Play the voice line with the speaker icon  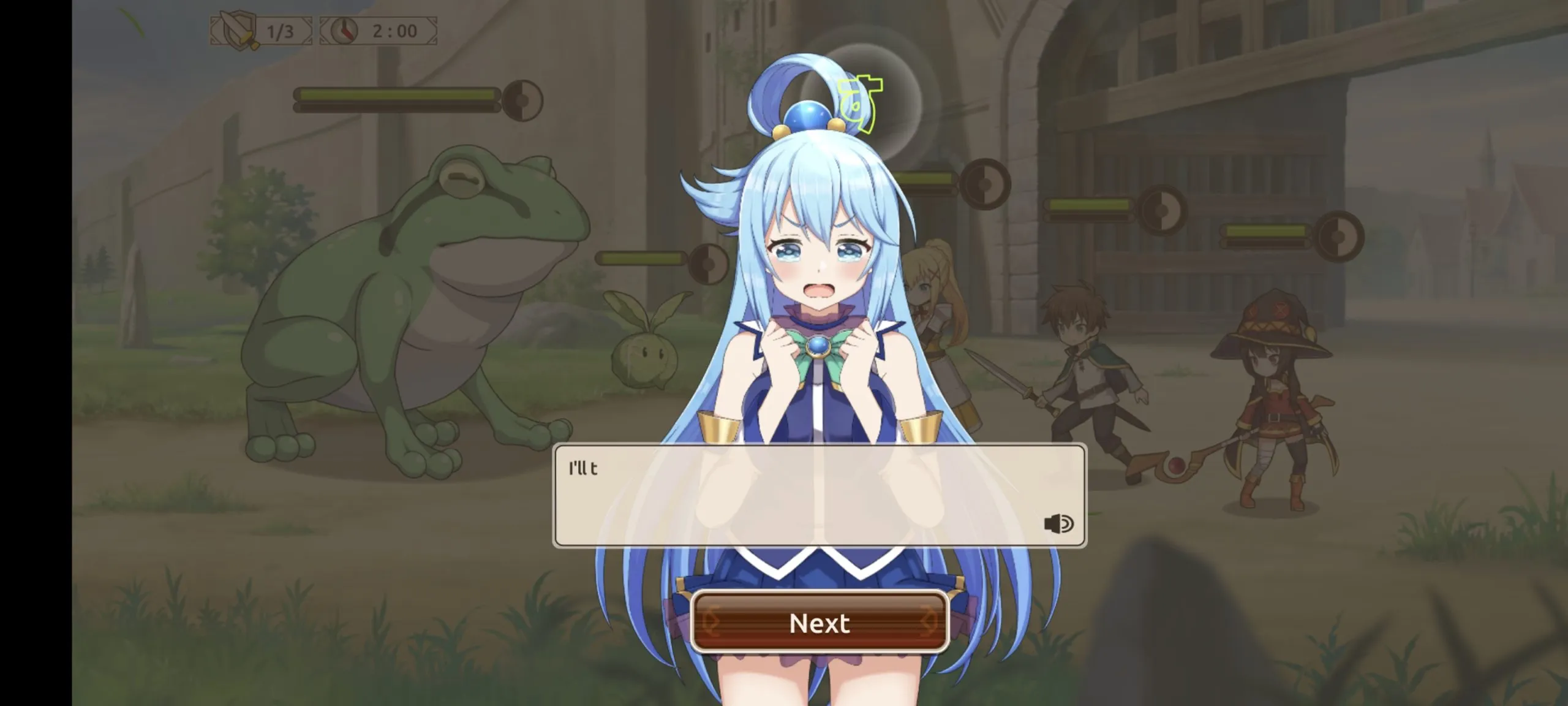coord(1058,524)
